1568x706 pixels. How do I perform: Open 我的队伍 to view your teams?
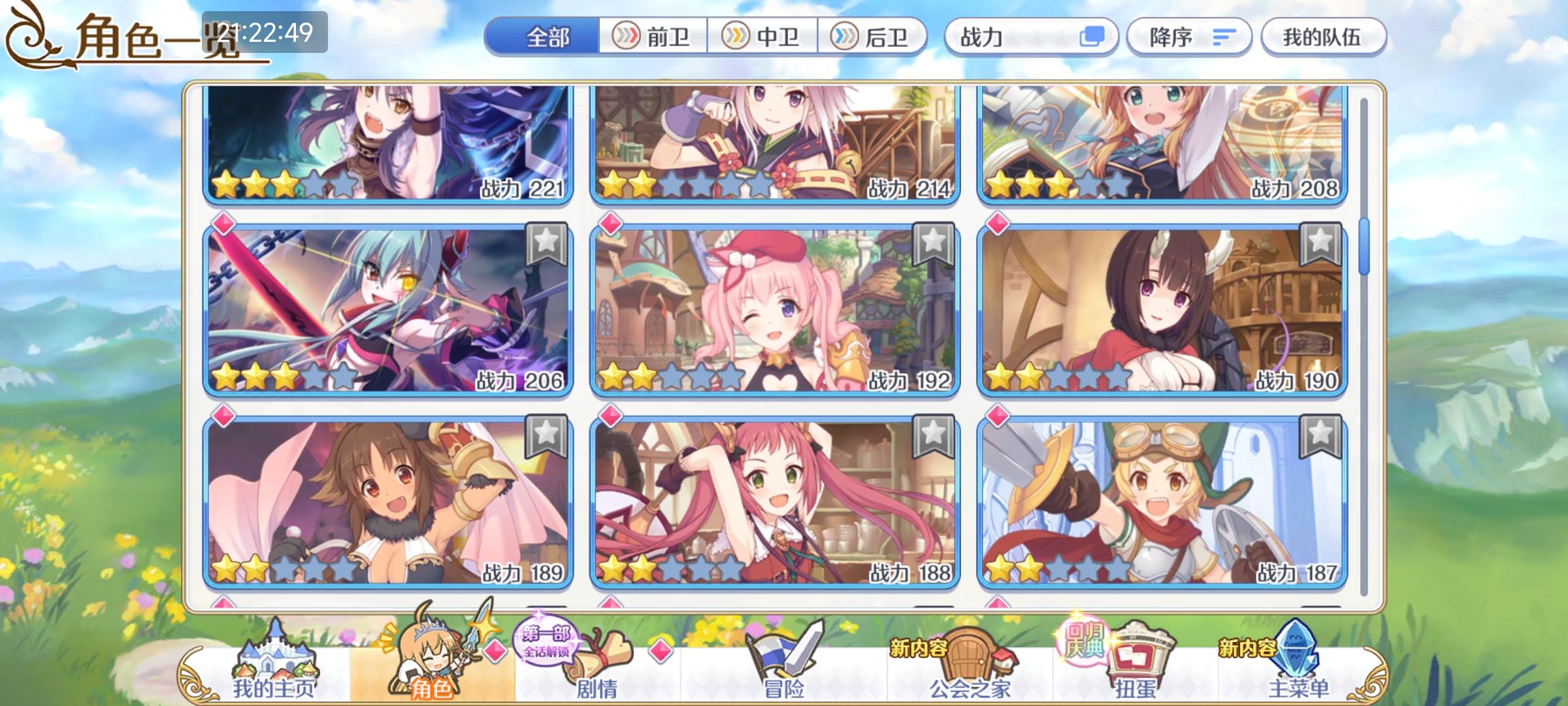pyautogui.click(x=1322, y=38)
